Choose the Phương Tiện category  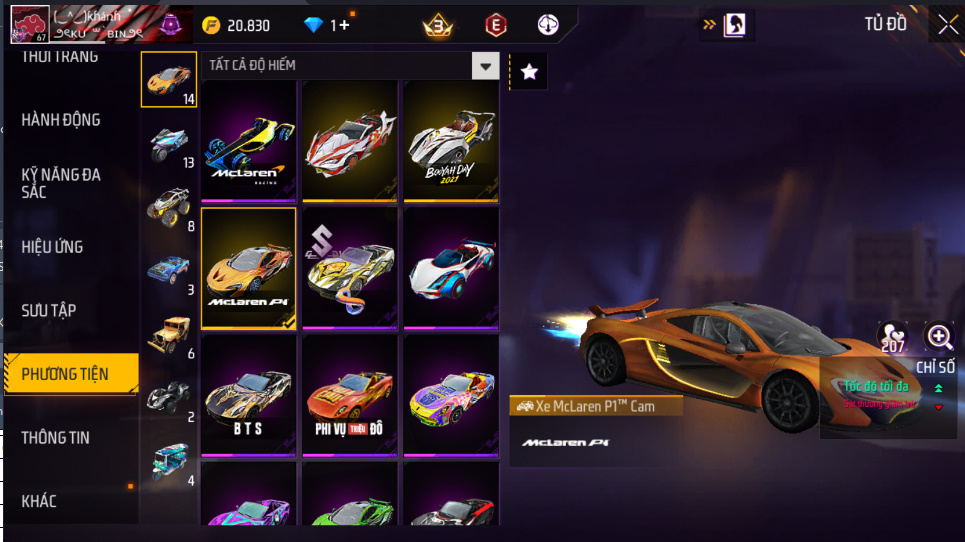pyautogui.click(x=67, y=374)
